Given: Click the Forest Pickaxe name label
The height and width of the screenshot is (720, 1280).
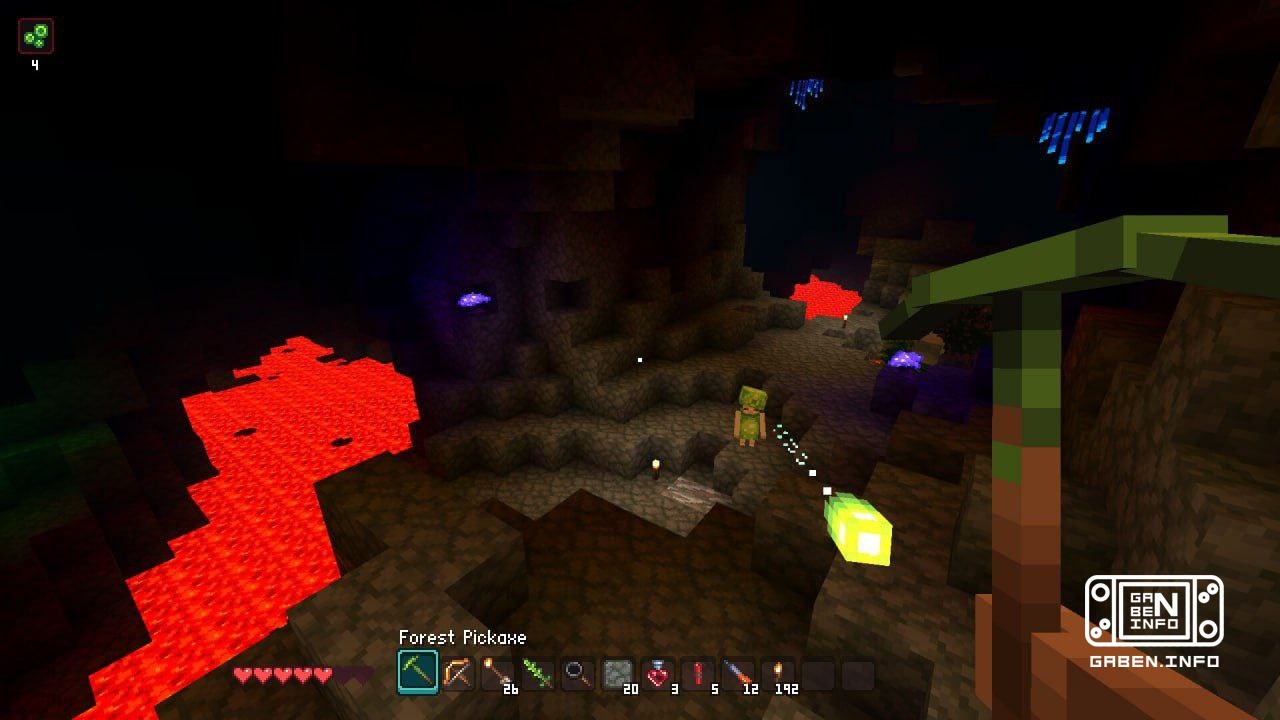Looking at the screenshot, I should (x=462, y=638).
